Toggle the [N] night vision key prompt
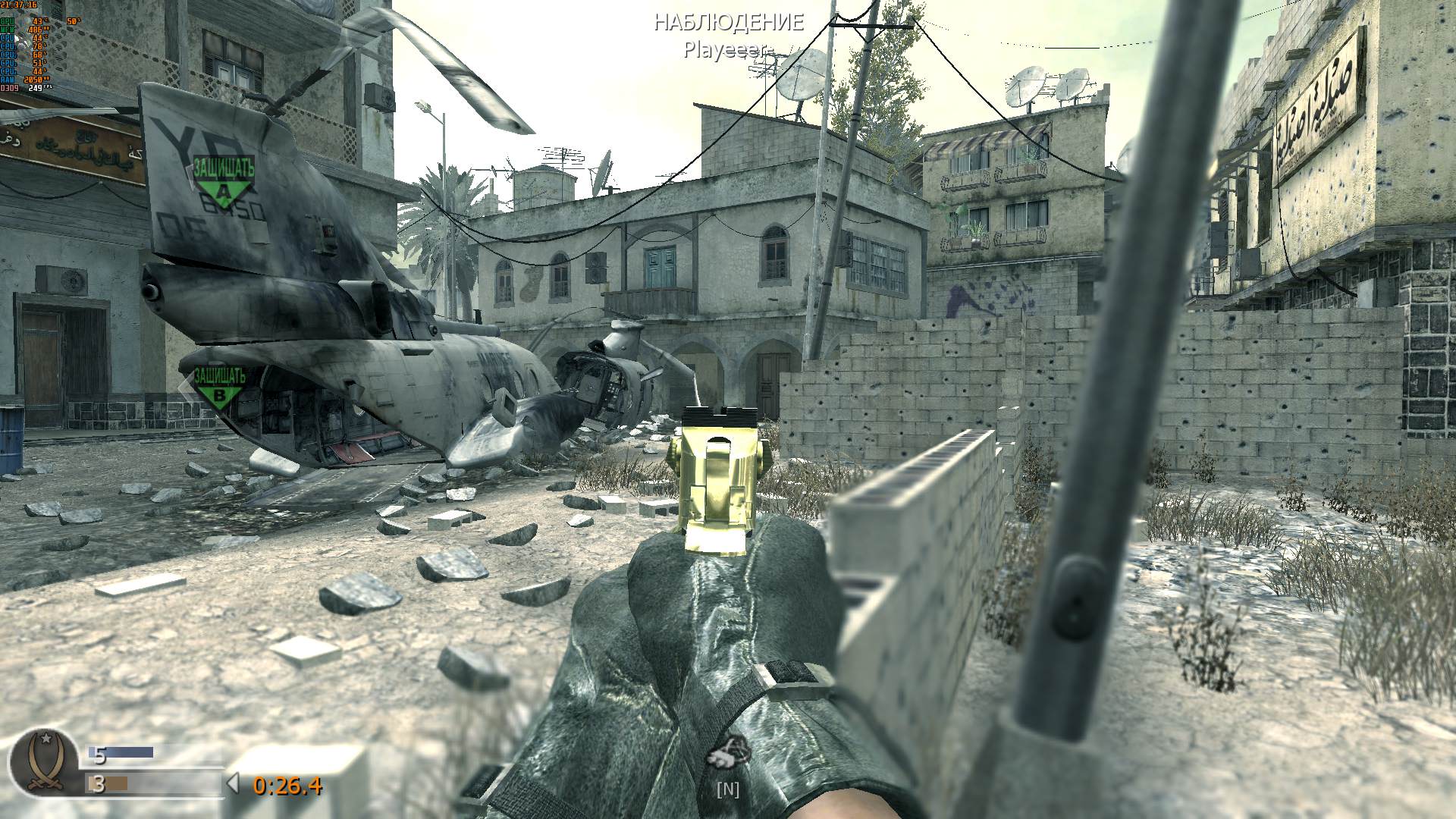The image size is (1456, 819). 728,789
